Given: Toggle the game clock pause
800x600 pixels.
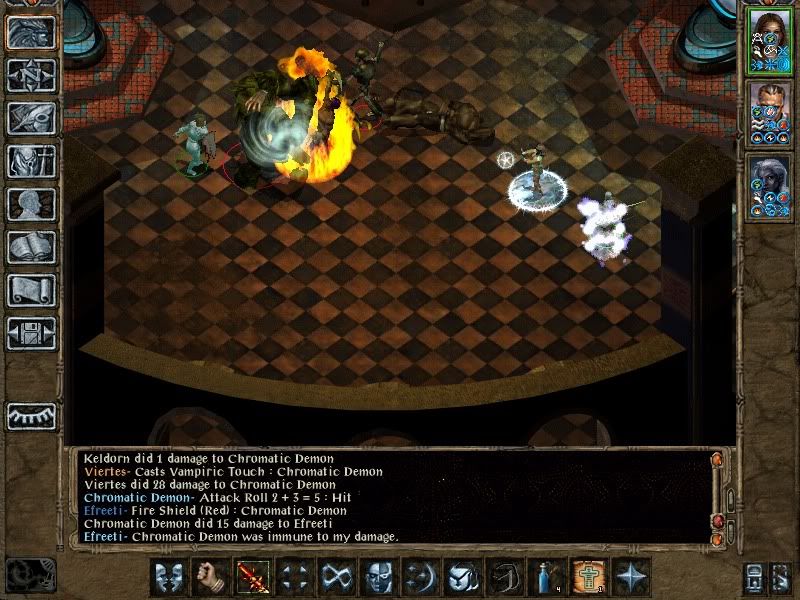Looking at the screenshot, I should point(30,576).
